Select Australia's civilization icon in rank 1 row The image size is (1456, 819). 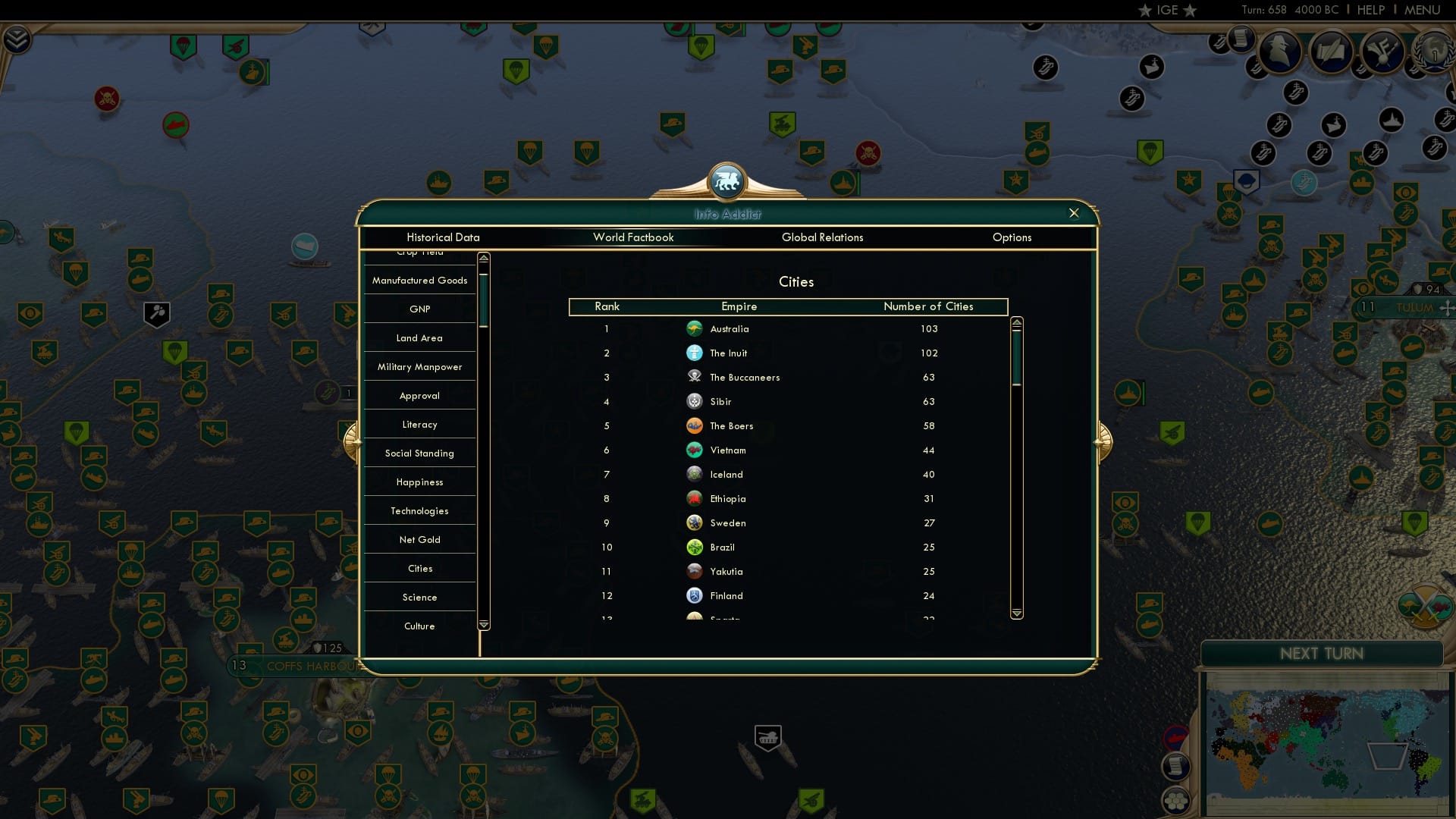point(695,328)
